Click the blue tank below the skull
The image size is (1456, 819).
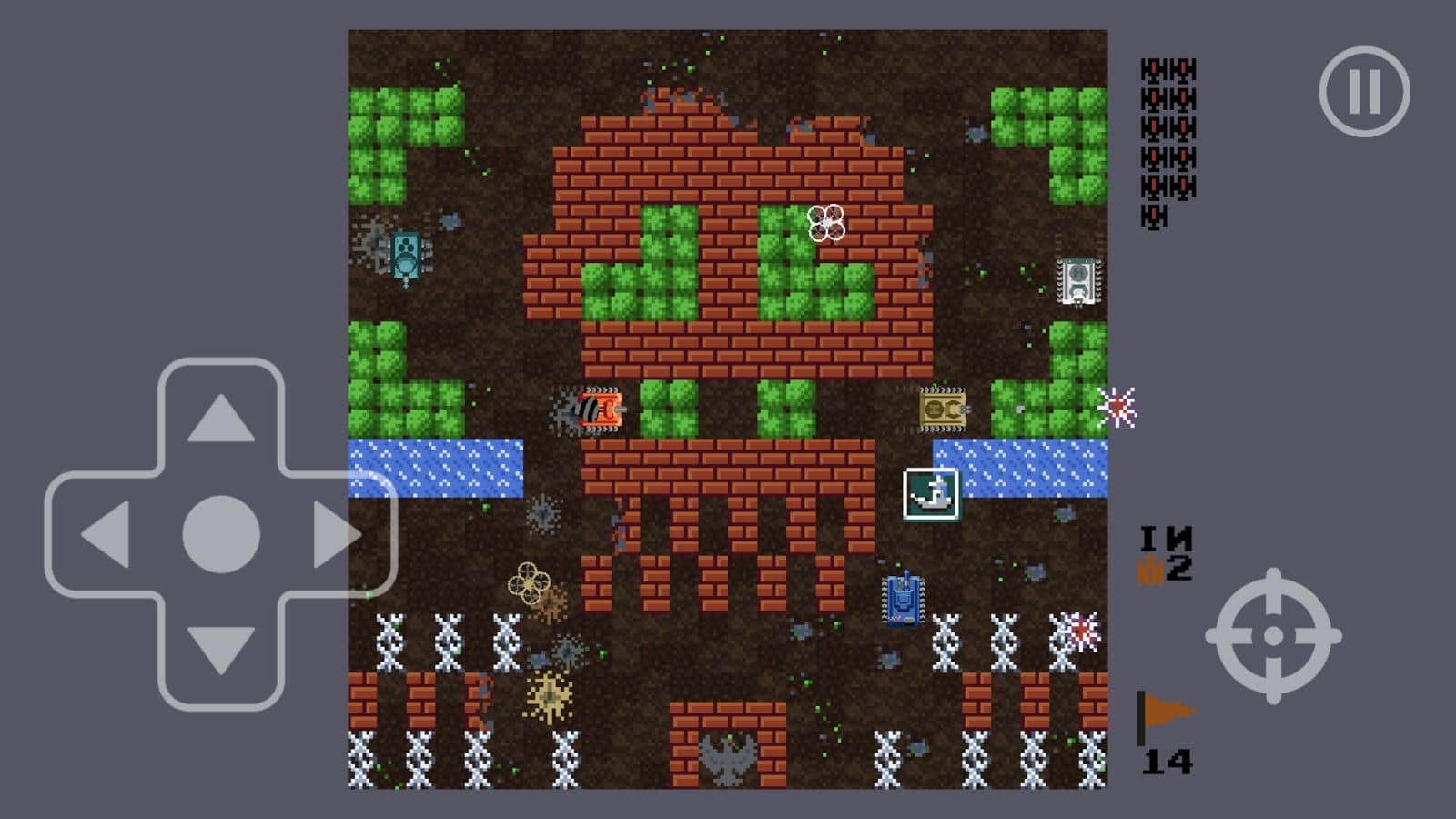tap(902, 599)
